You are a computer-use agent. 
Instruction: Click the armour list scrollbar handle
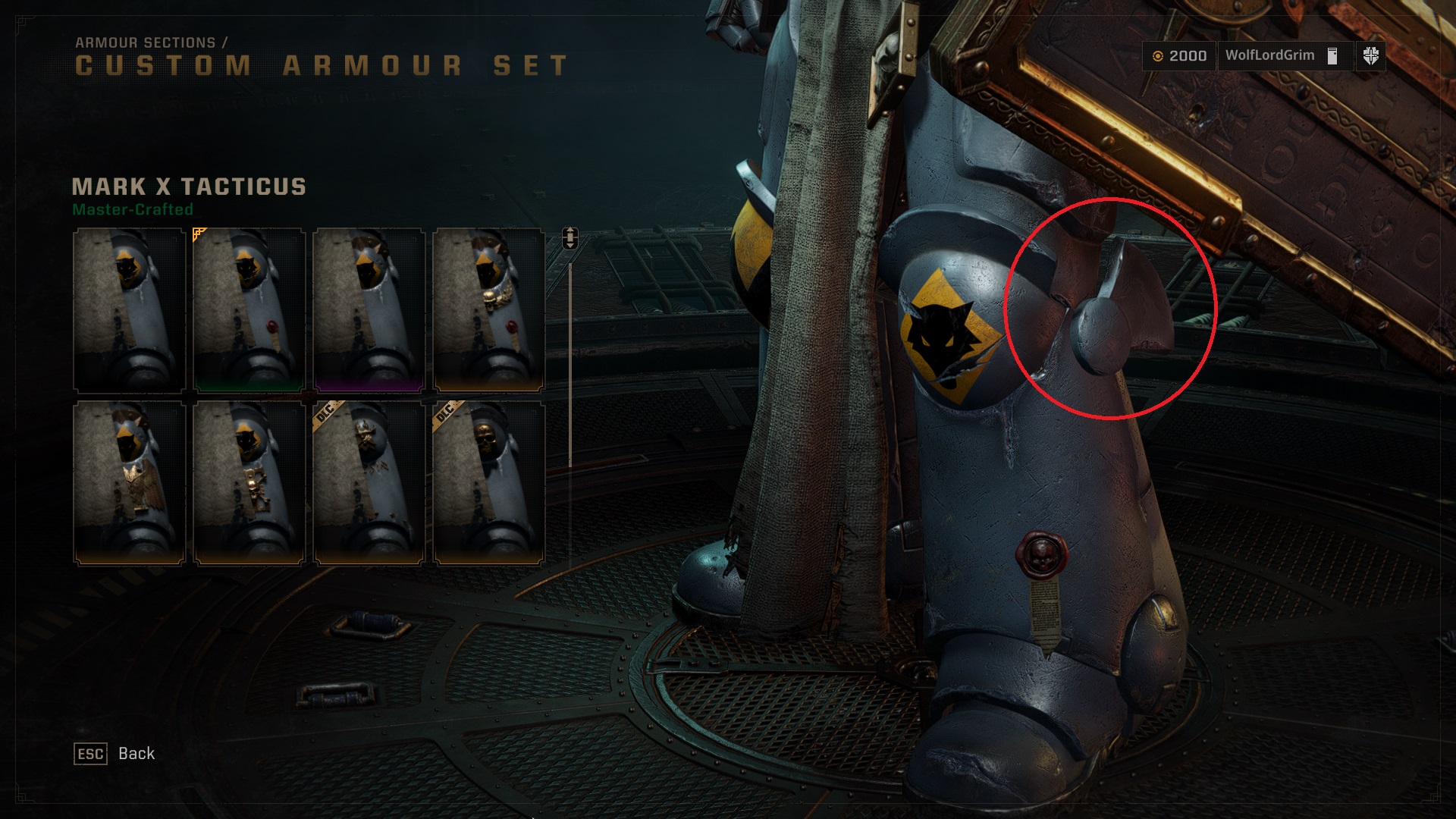(x=570, y=238)
